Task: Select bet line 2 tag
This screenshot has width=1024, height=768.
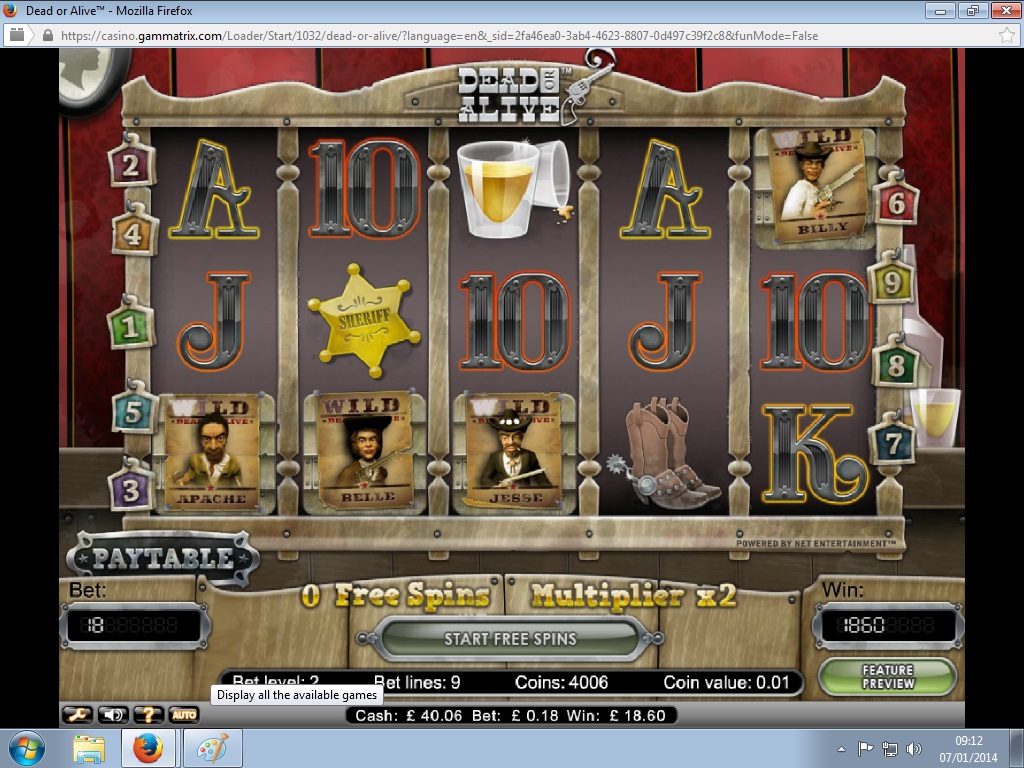Action: (131, 165)
